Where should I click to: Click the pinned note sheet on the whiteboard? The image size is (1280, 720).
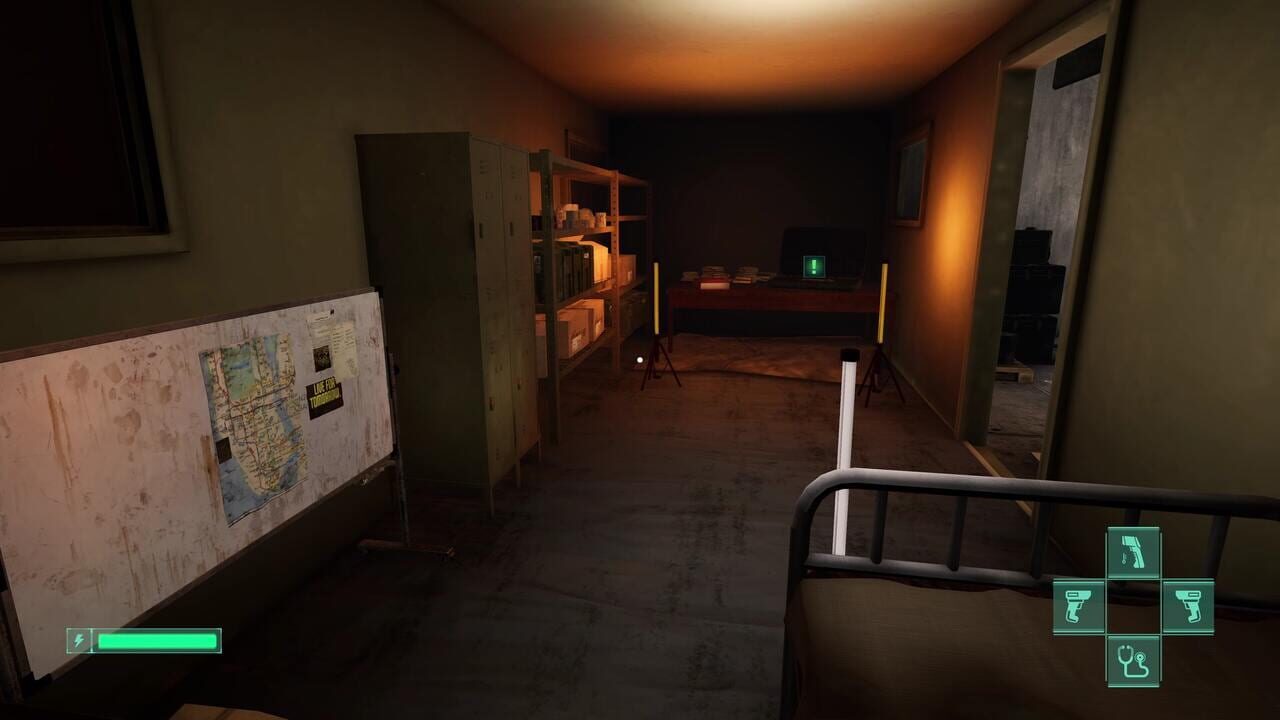[x=340, y=340]
